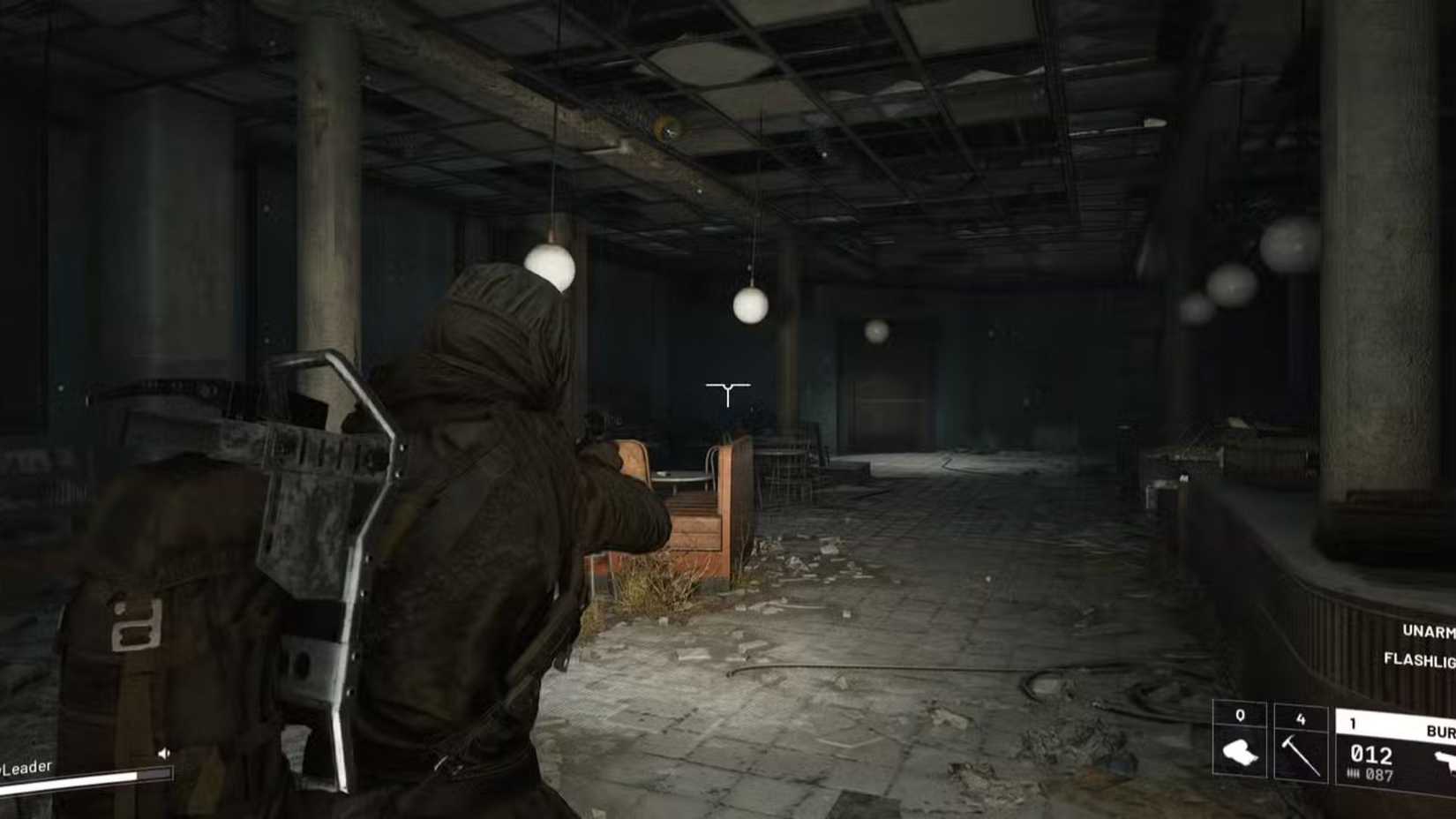The height and width of the screenshot is (819, 1456).
Task: Click the Leader nameplate
Action: (26, 766)
